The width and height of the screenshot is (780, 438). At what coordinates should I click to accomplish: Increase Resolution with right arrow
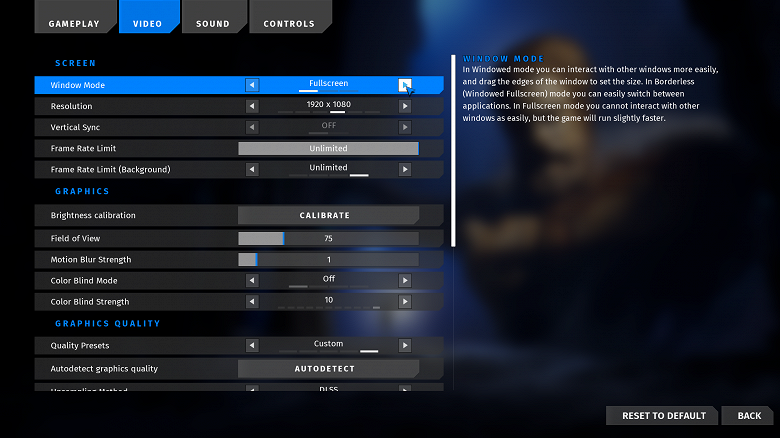click(405, 106)
